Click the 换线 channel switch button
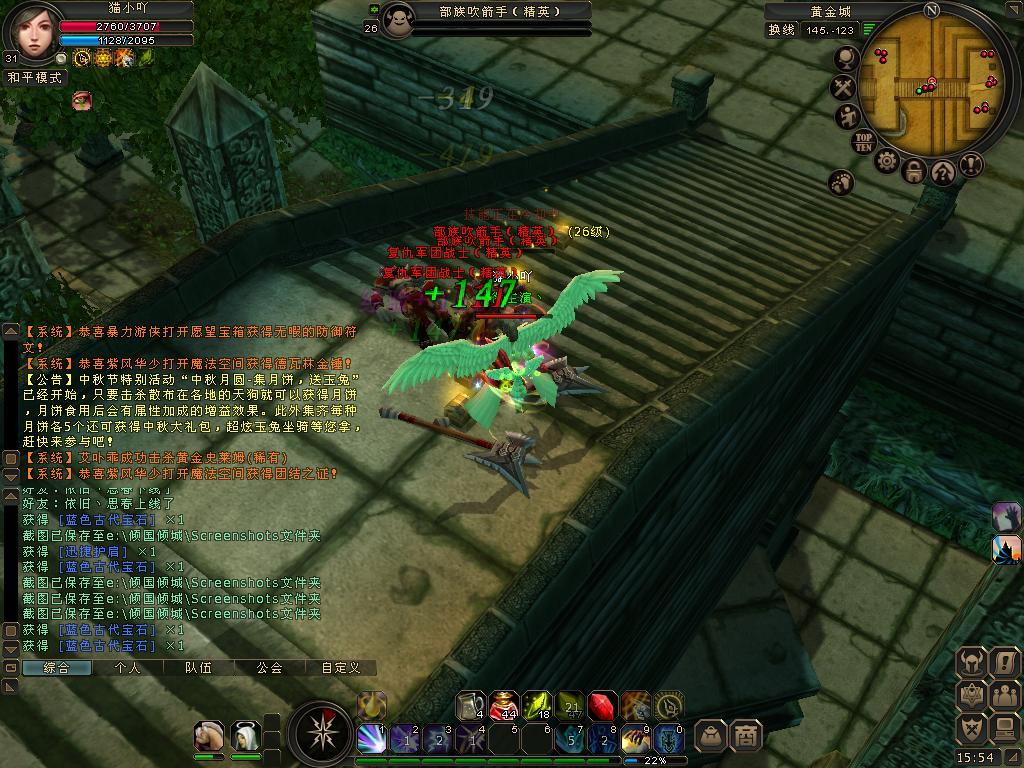 pyautogui.click(x=781, y=30)
